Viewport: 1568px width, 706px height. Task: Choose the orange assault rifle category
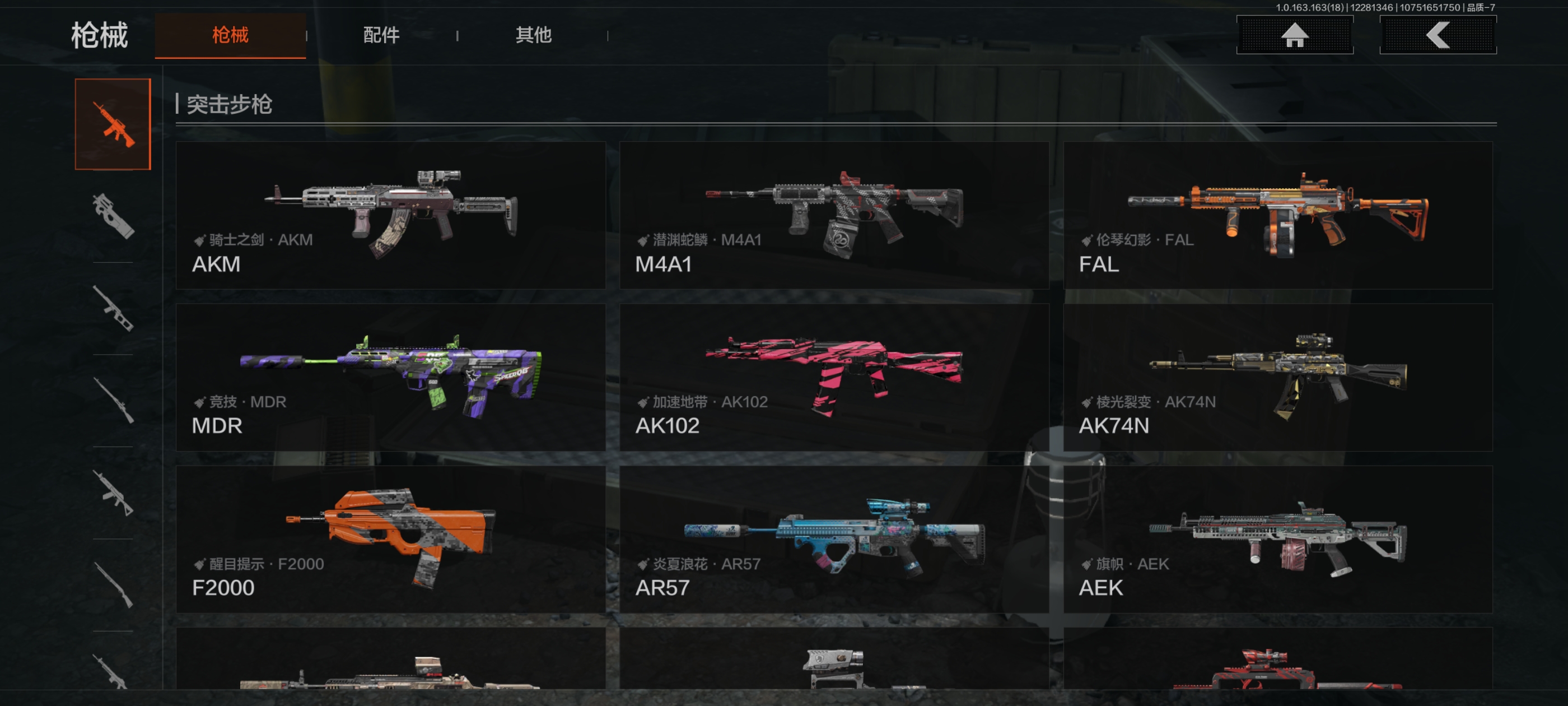[x=113, y=124]
